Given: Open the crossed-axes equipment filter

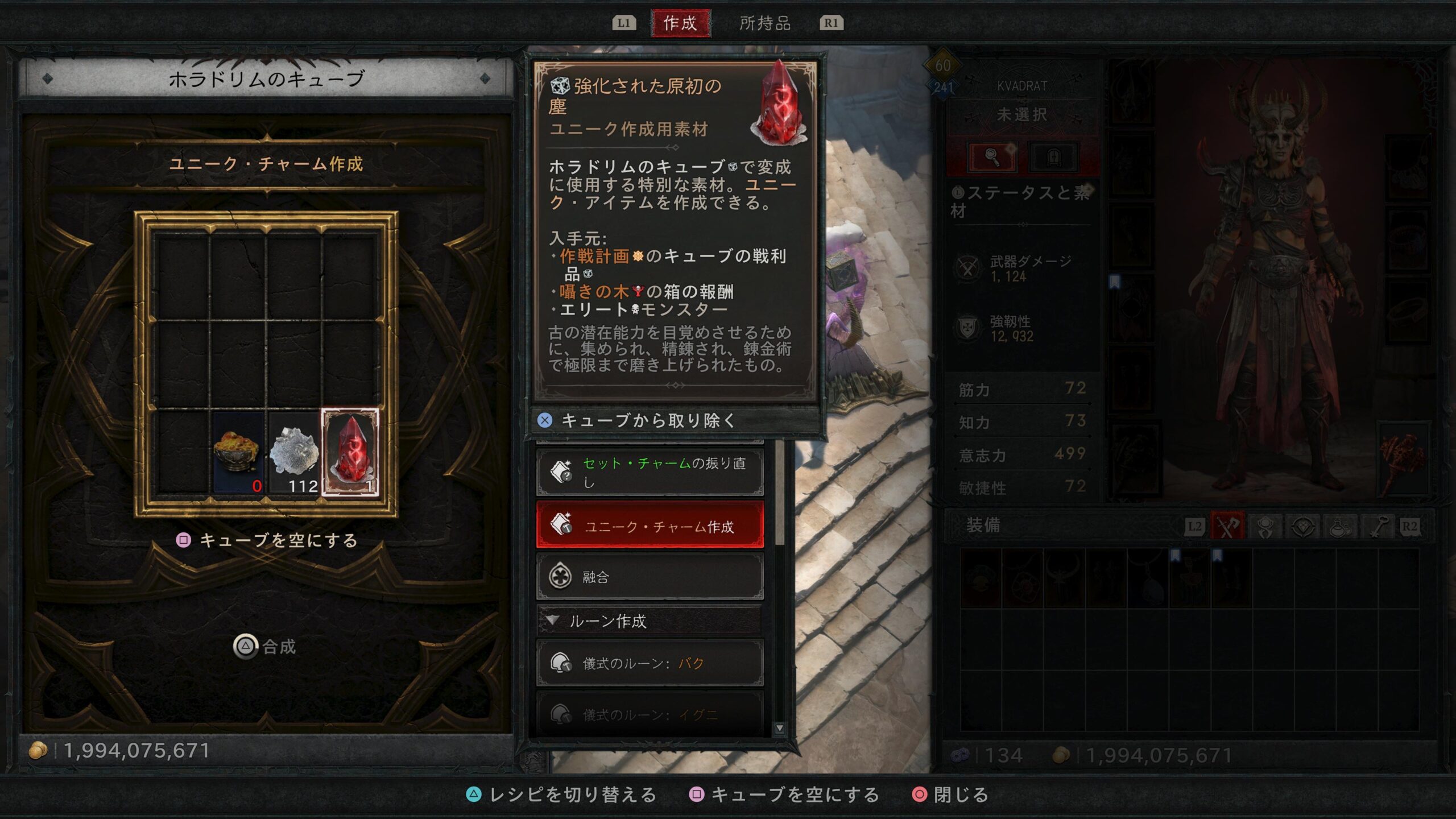Looking at the screenshot, I should pos(1227,527).
